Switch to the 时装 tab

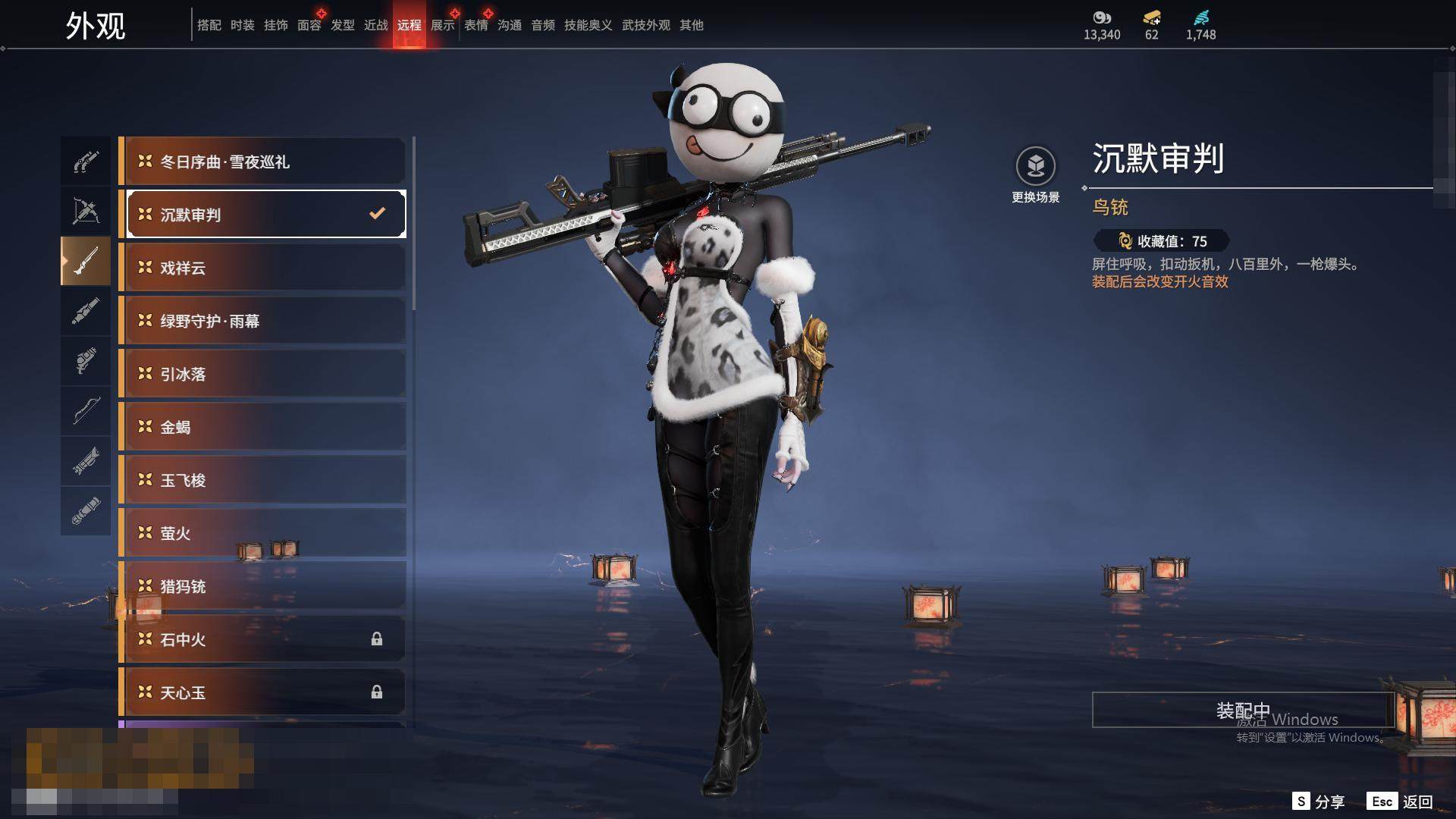[242, 25]
